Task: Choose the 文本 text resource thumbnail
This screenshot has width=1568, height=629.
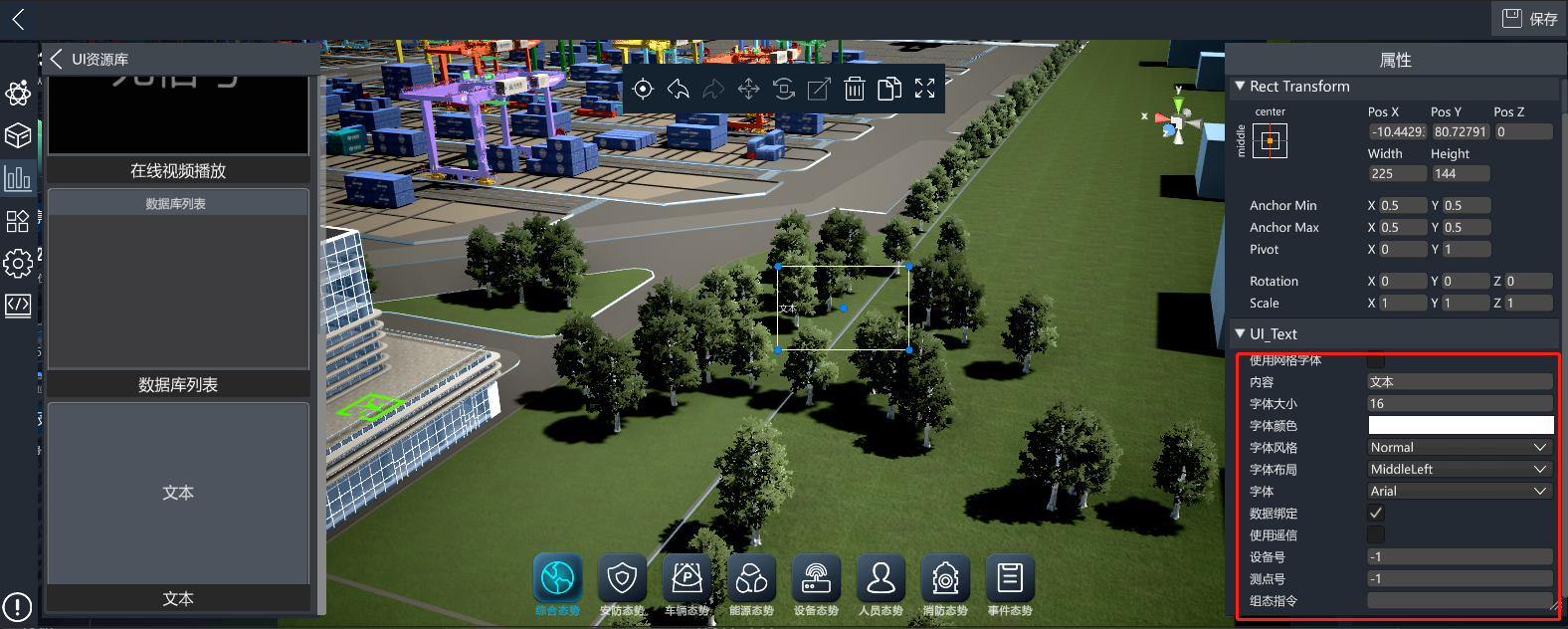Action: coord(178,494)
